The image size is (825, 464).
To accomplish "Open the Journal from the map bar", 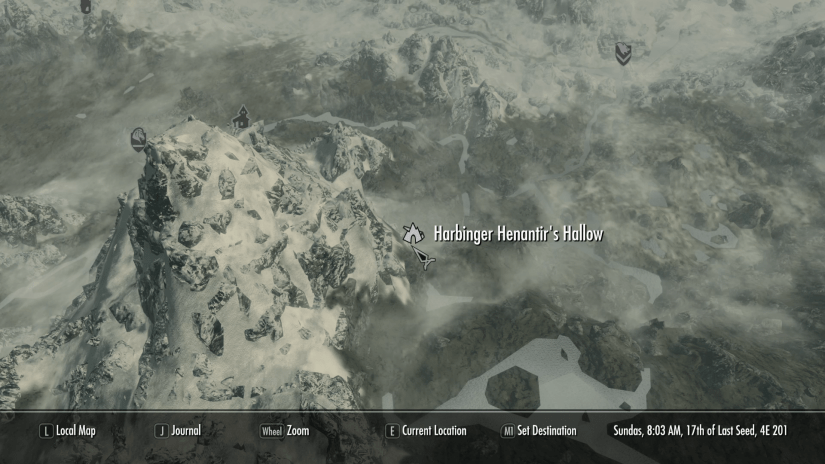I will tap(185, 431).
